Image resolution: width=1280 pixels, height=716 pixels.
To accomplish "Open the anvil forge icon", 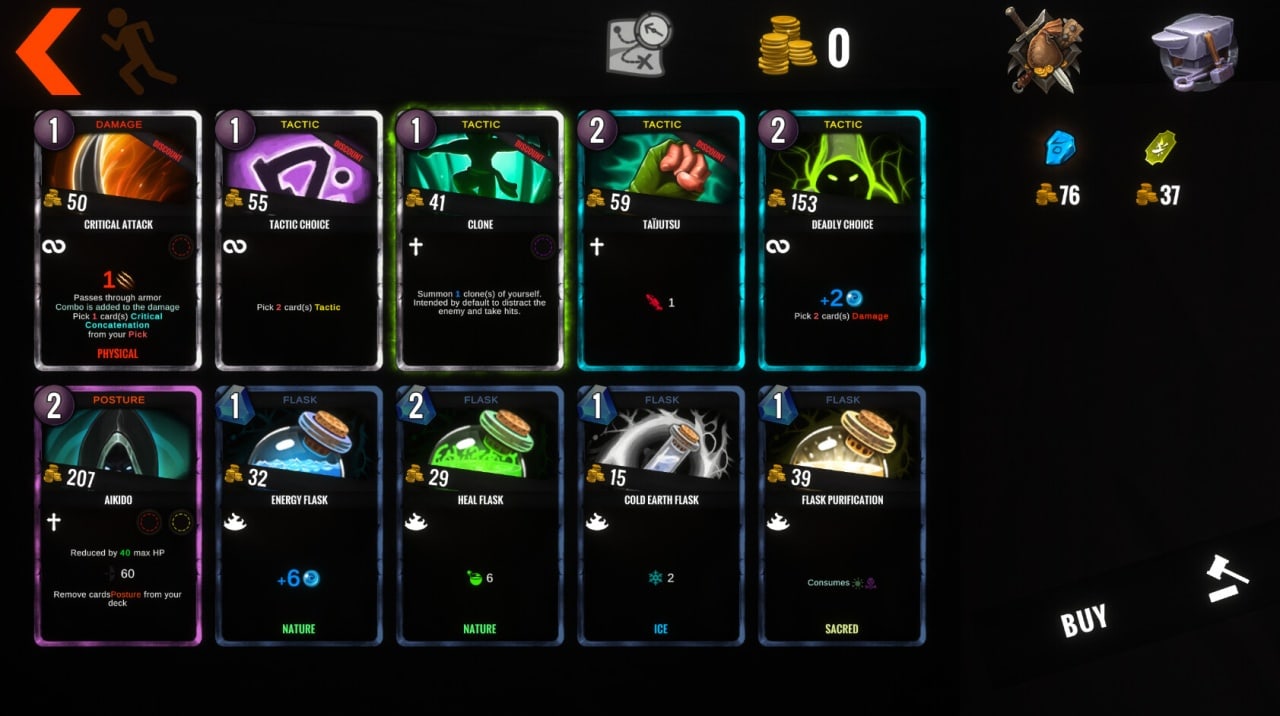I will 1194,50.
